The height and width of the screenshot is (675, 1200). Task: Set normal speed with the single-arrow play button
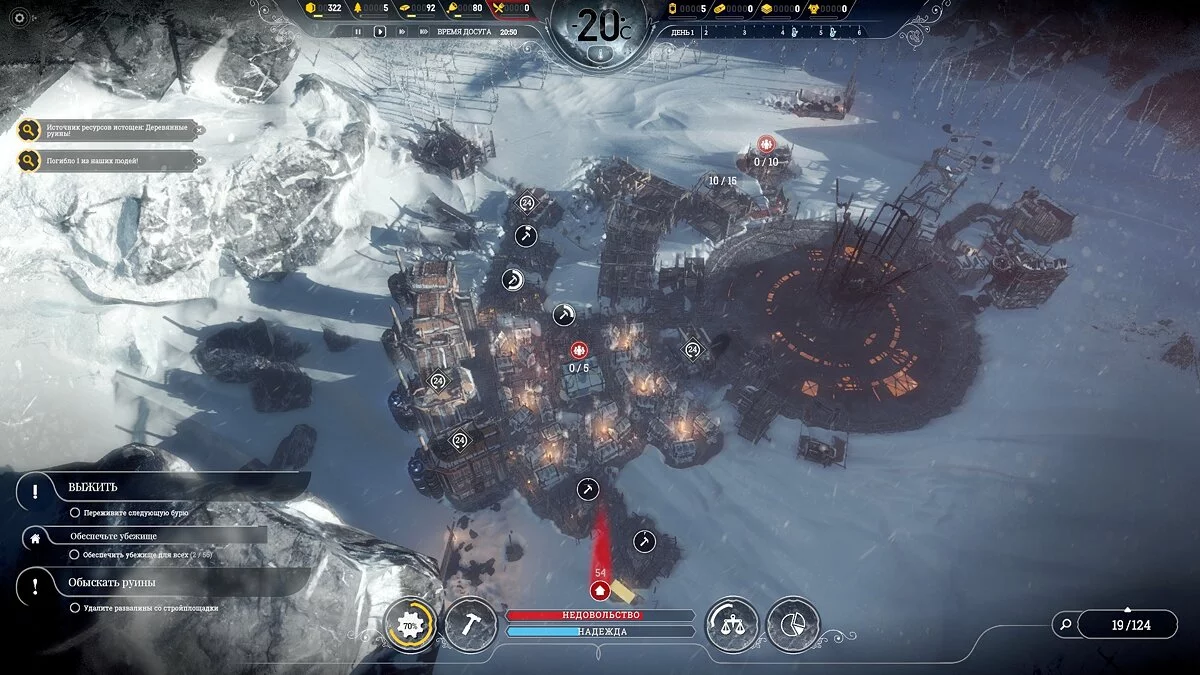click(x=380, y=32)
